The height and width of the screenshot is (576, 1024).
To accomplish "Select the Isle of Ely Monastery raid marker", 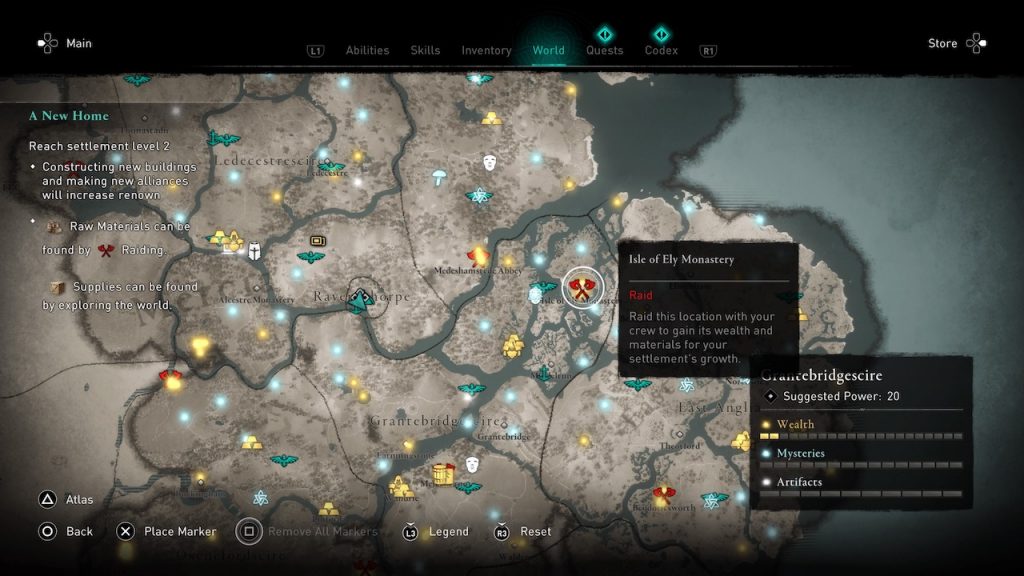I will [x=582, y=288].
